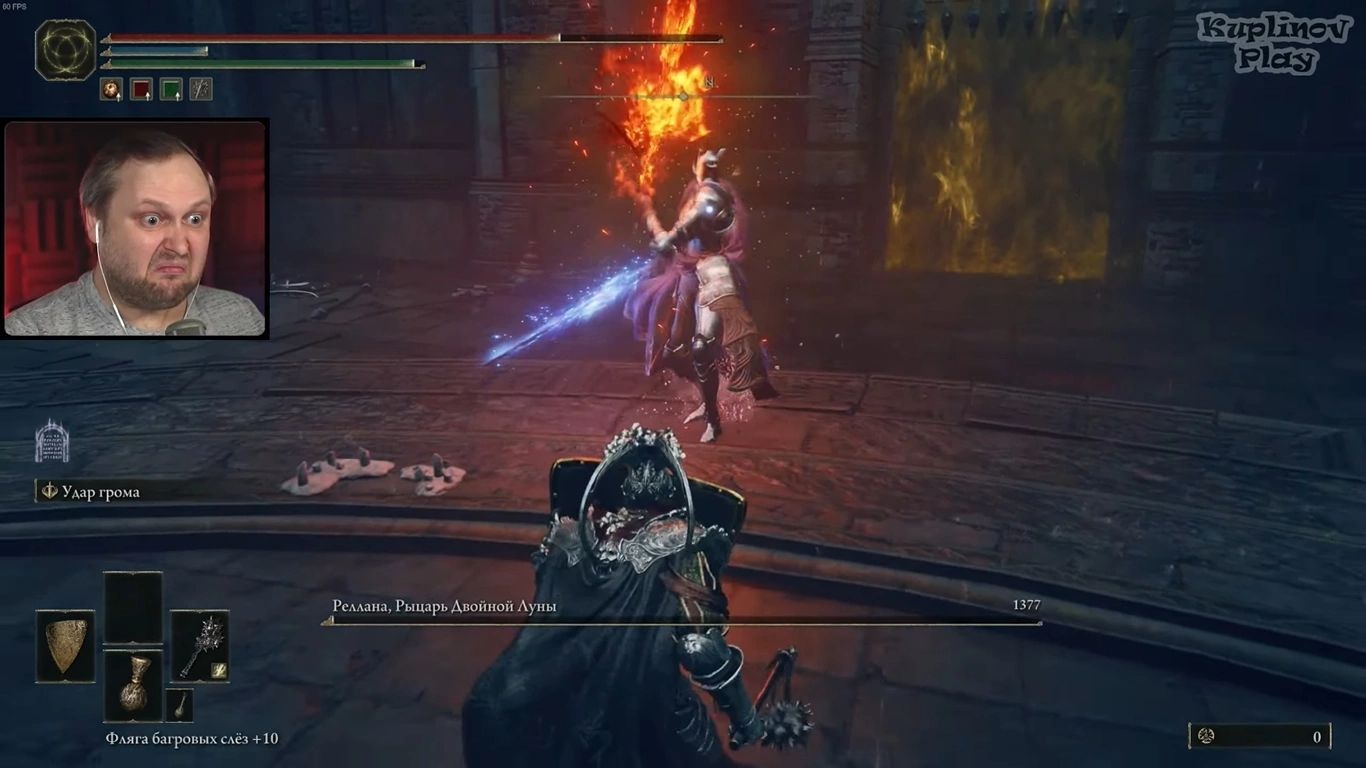Click the Kuplinov Play watermark logo

pyautogui.click(x=1274, y=44)
